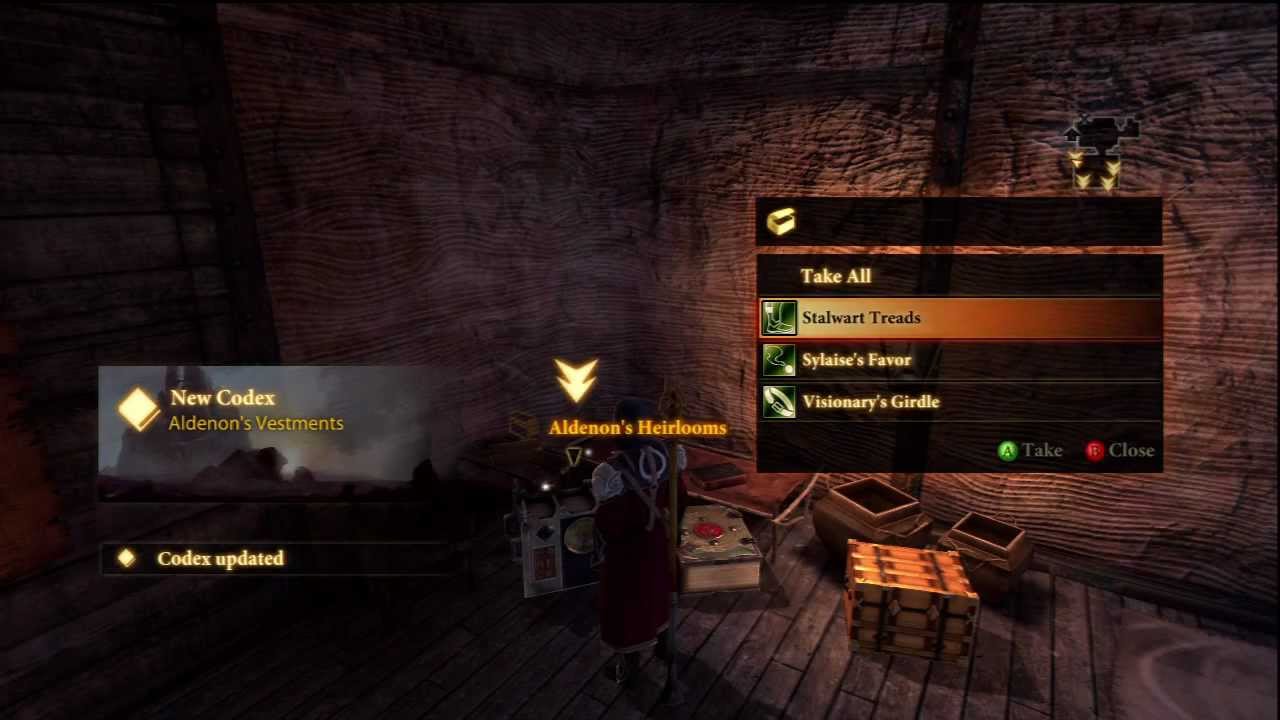Screen dimensions: 1280x720
Task: Select the Visionary's Girdle belt icon
Action: (779, 401)
